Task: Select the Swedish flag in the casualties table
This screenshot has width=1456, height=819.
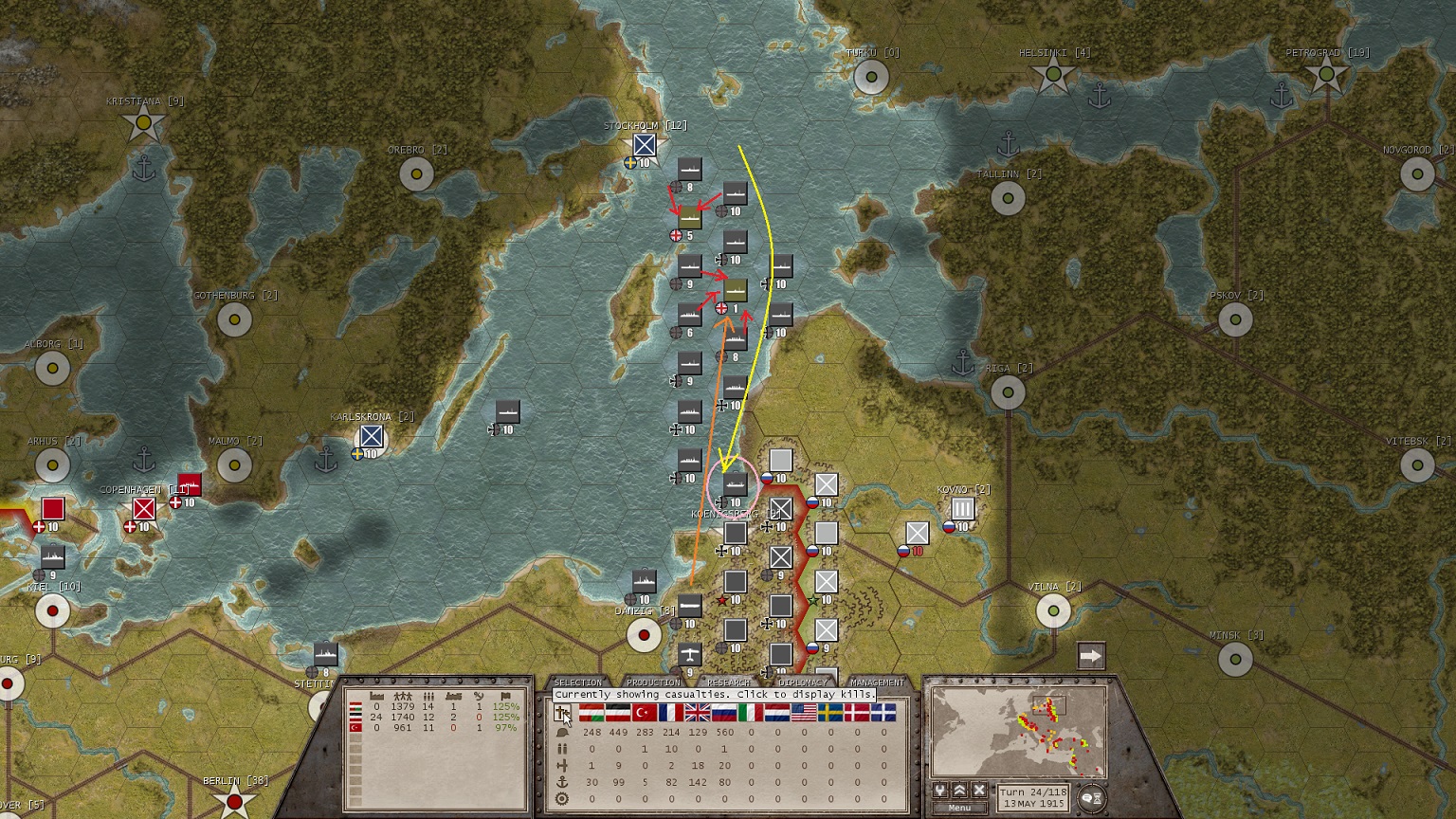Action: (x=830, y=713)
